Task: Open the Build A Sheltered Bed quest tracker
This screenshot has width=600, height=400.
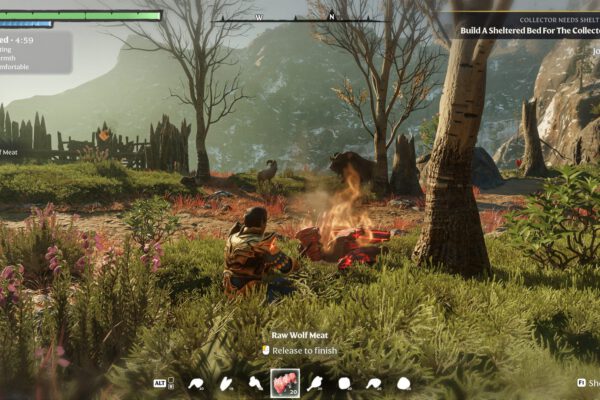Action: click(528, 31)
